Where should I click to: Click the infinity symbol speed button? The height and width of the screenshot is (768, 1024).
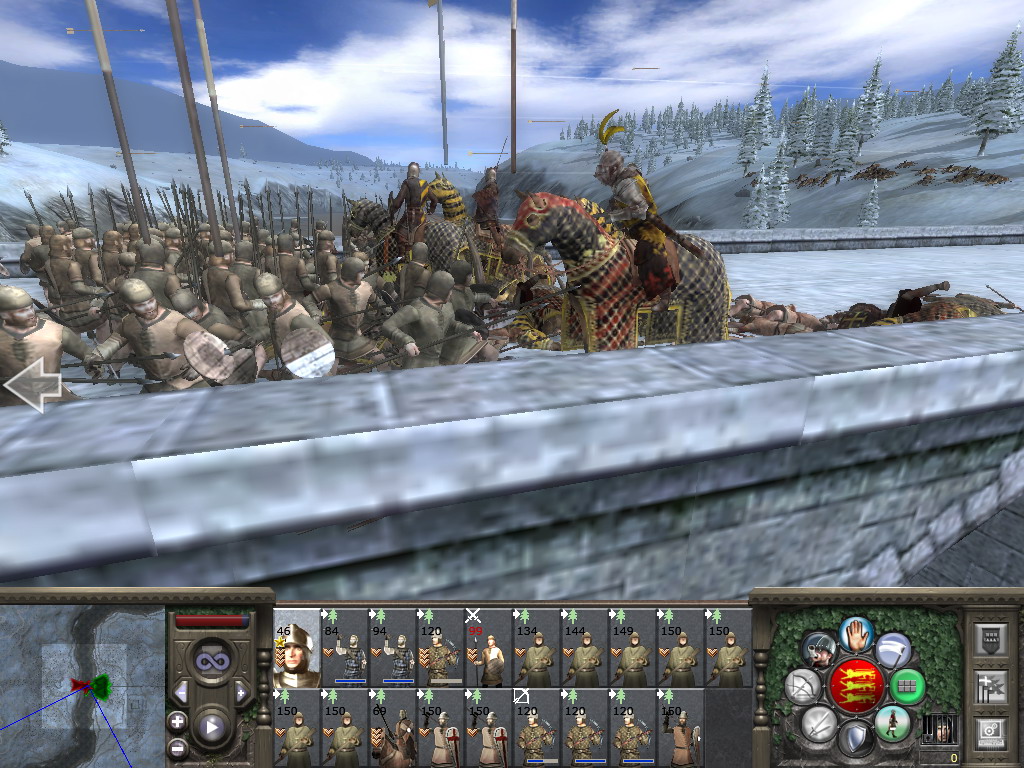pos(212,661)
